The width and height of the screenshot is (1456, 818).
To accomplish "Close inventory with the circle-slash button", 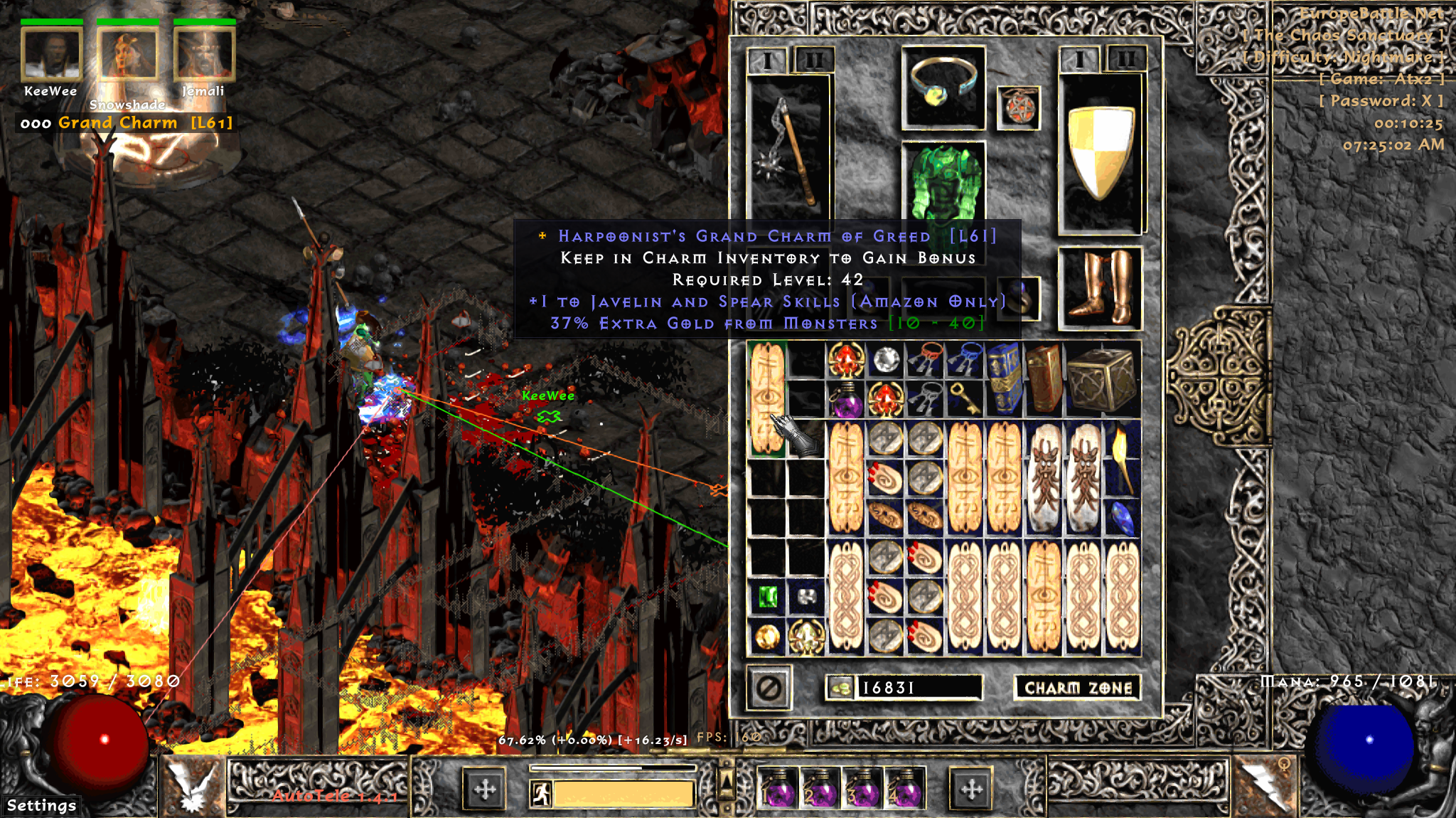I will tap(769, 688).
